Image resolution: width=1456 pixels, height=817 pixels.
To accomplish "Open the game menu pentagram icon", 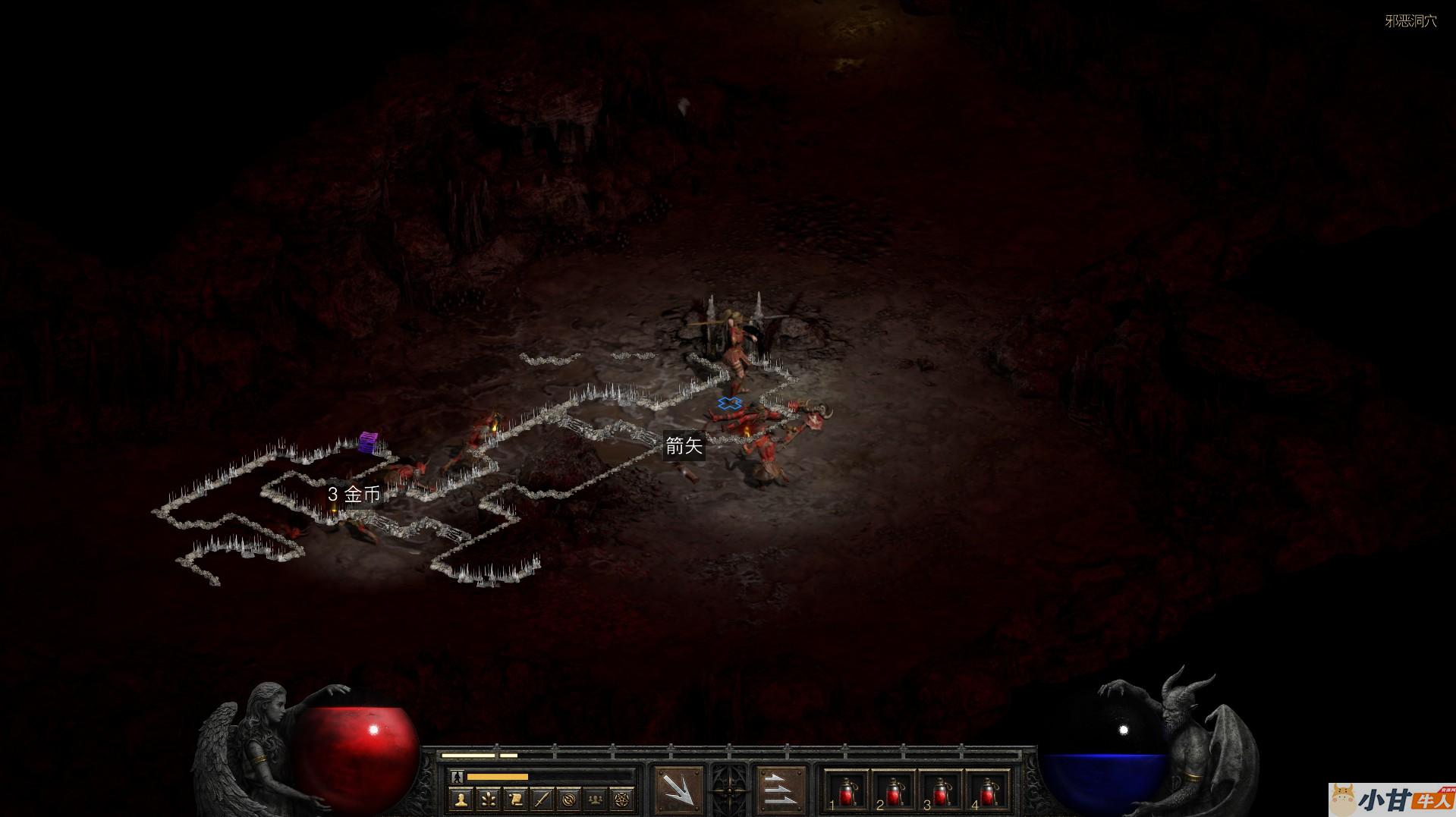I will point(623,798).
